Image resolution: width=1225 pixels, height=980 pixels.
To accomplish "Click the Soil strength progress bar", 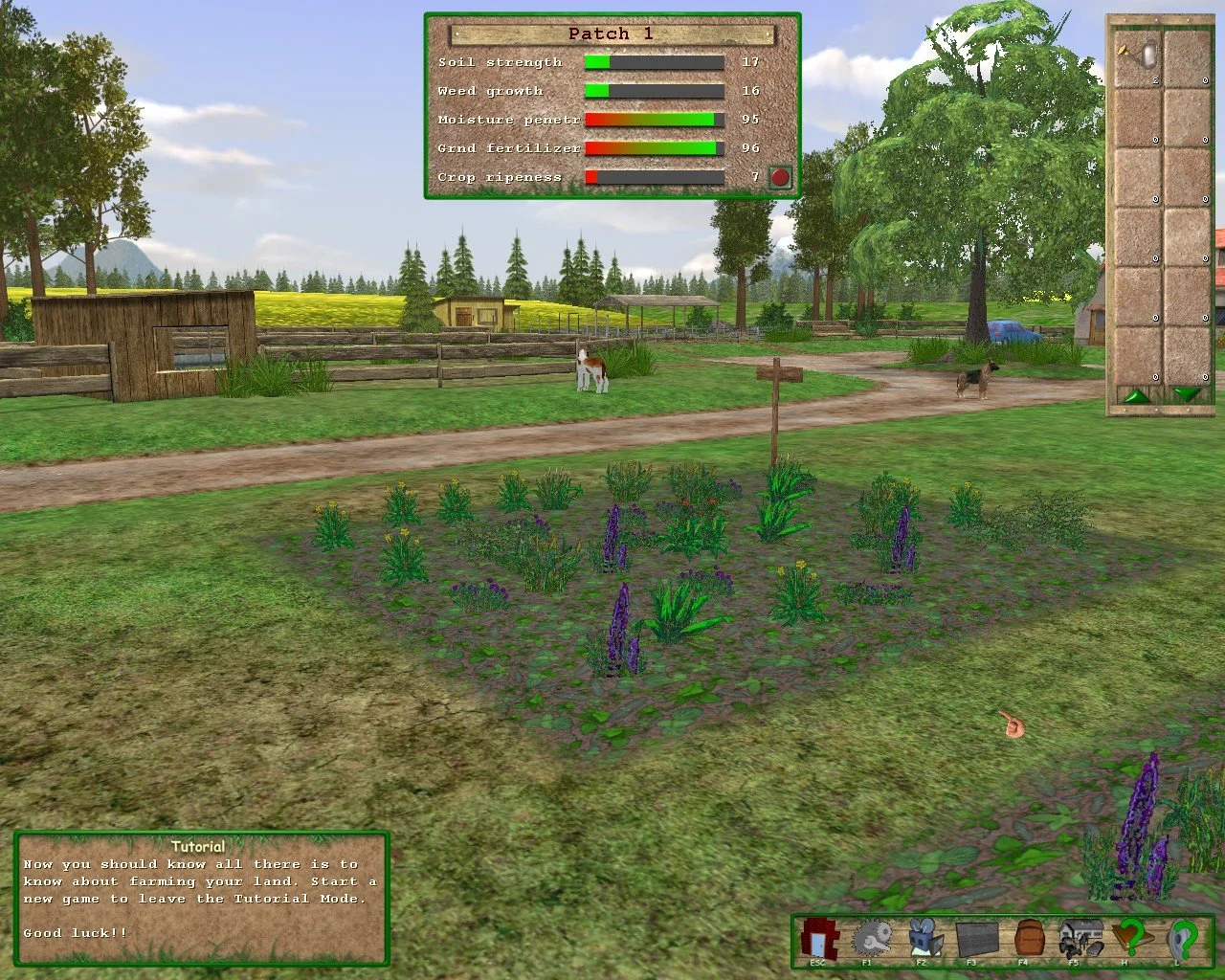I will coord(656,60).
